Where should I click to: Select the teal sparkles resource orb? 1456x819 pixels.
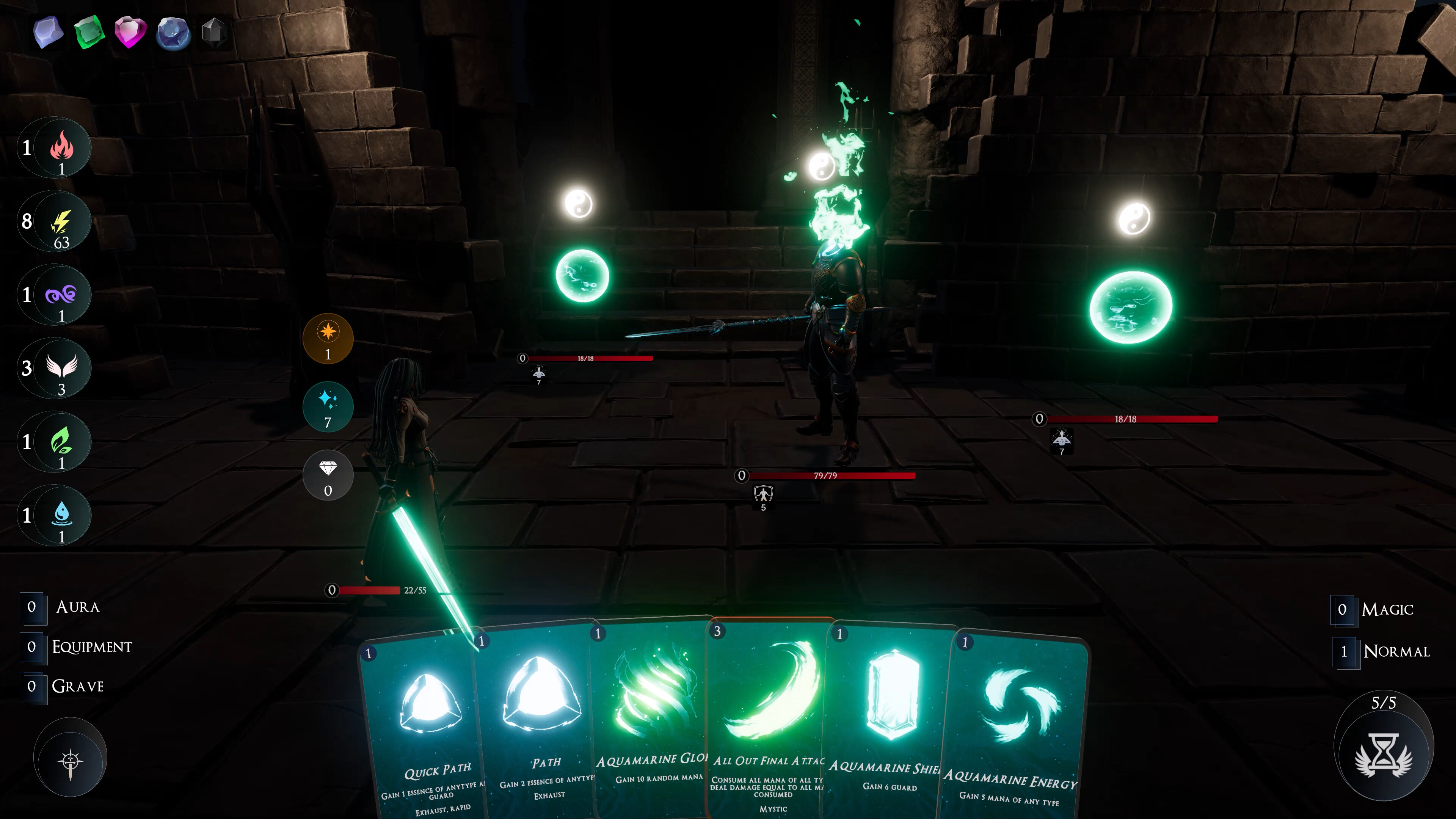328,405
